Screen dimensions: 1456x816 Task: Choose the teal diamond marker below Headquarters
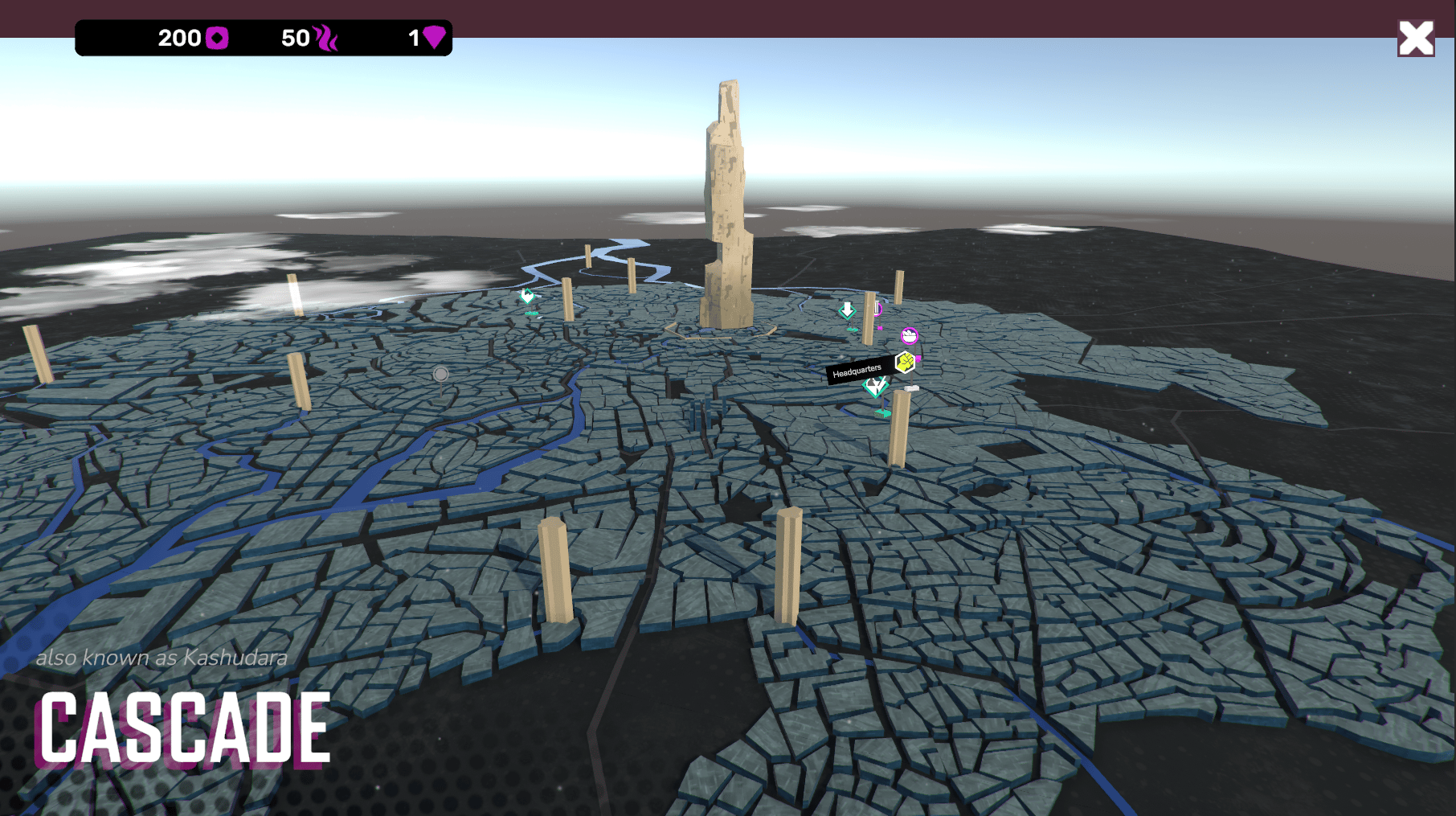click(x=875, y=387)
